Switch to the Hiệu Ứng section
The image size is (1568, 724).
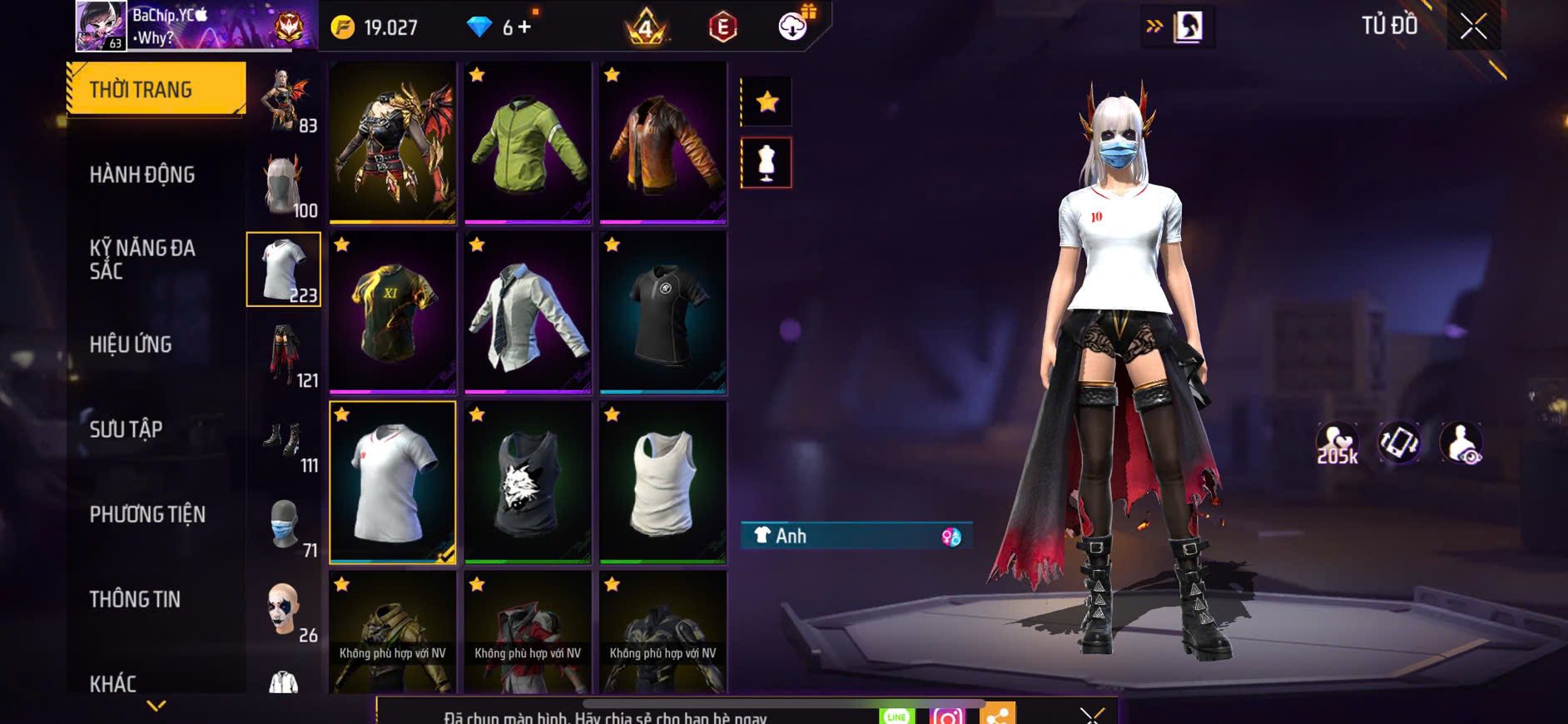[x=131, y=345]
